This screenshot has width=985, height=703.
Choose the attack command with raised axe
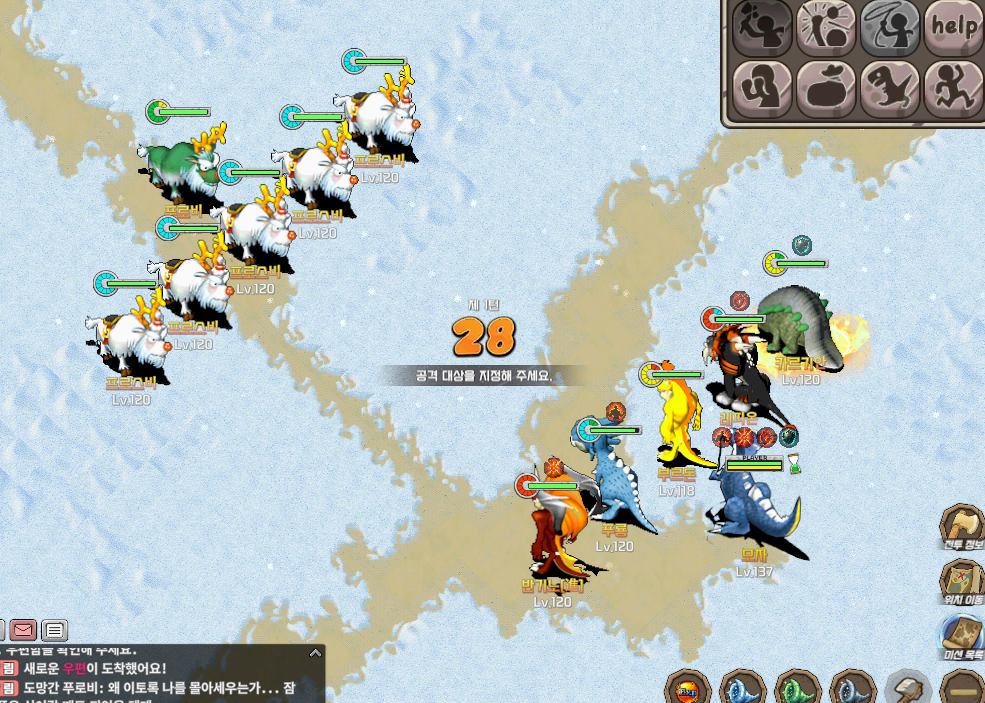pos(763,28)
